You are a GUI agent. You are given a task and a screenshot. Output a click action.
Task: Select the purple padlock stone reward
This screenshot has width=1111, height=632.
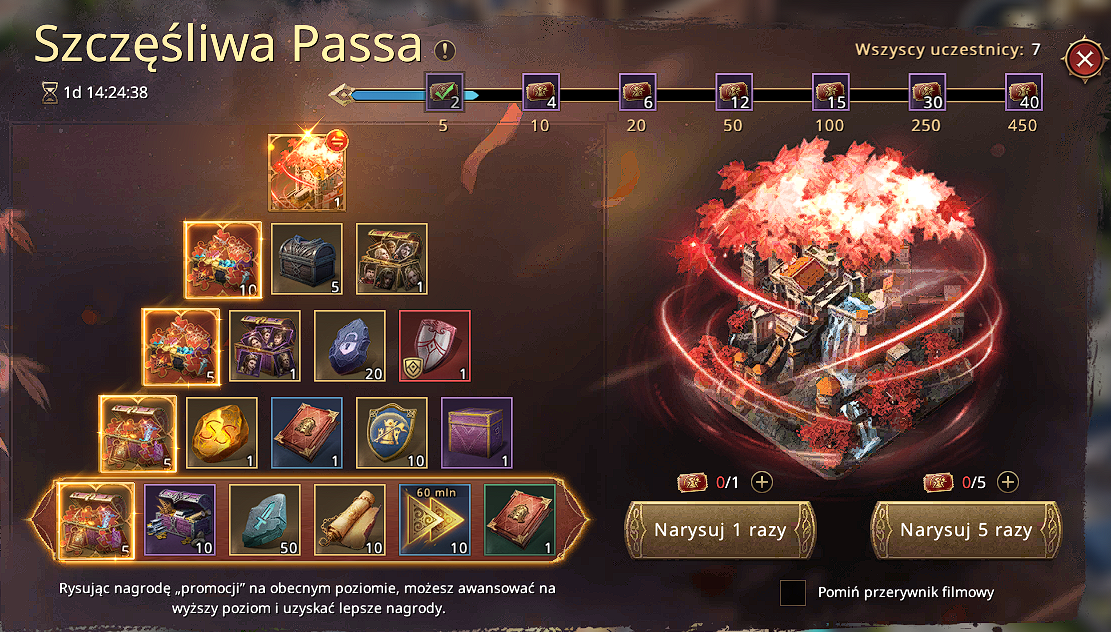click(x=350, y=346)
